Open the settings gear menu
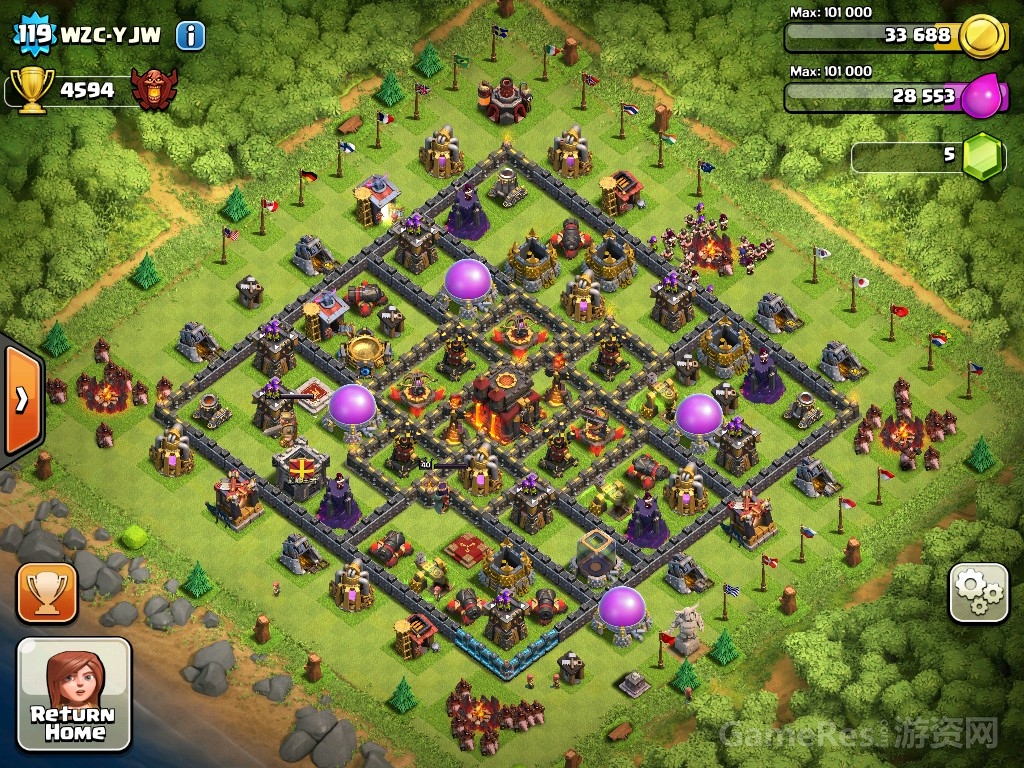Screen dimensions: 1024x768 [978, 593]
